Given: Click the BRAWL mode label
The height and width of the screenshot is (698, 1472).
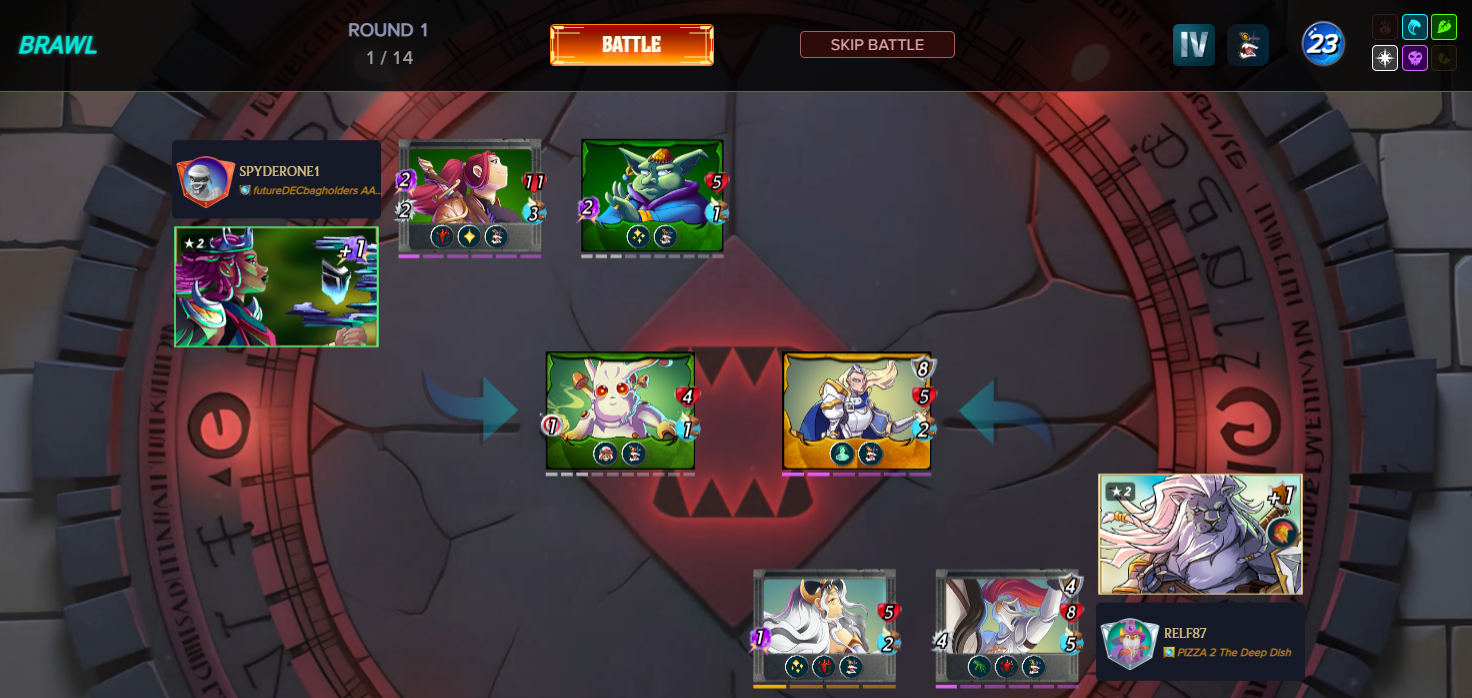Looking at the screenshot, I should point(57,45).
